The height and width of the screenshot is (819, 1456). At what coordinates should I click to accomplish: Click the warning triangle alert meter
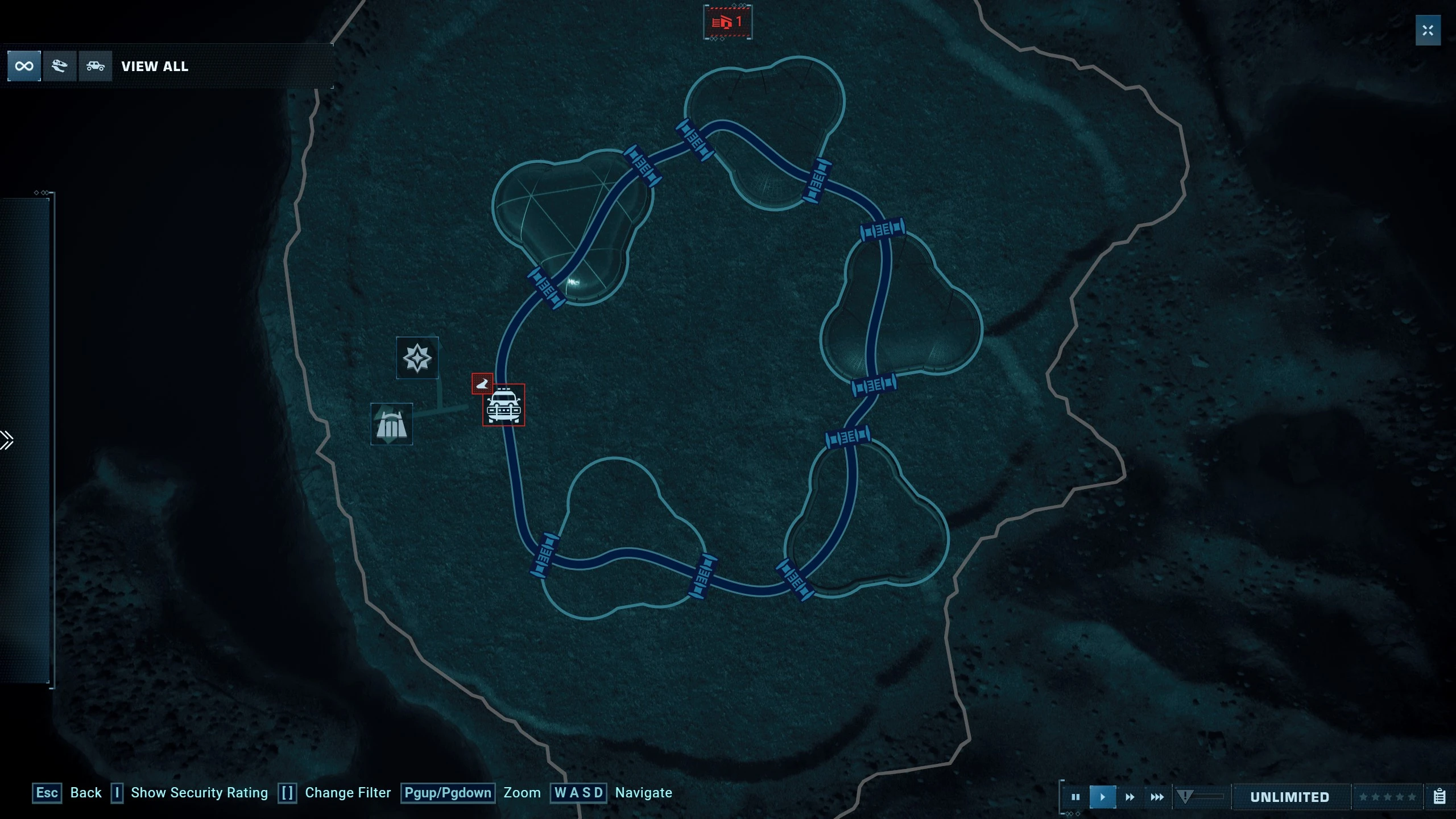1185,797
